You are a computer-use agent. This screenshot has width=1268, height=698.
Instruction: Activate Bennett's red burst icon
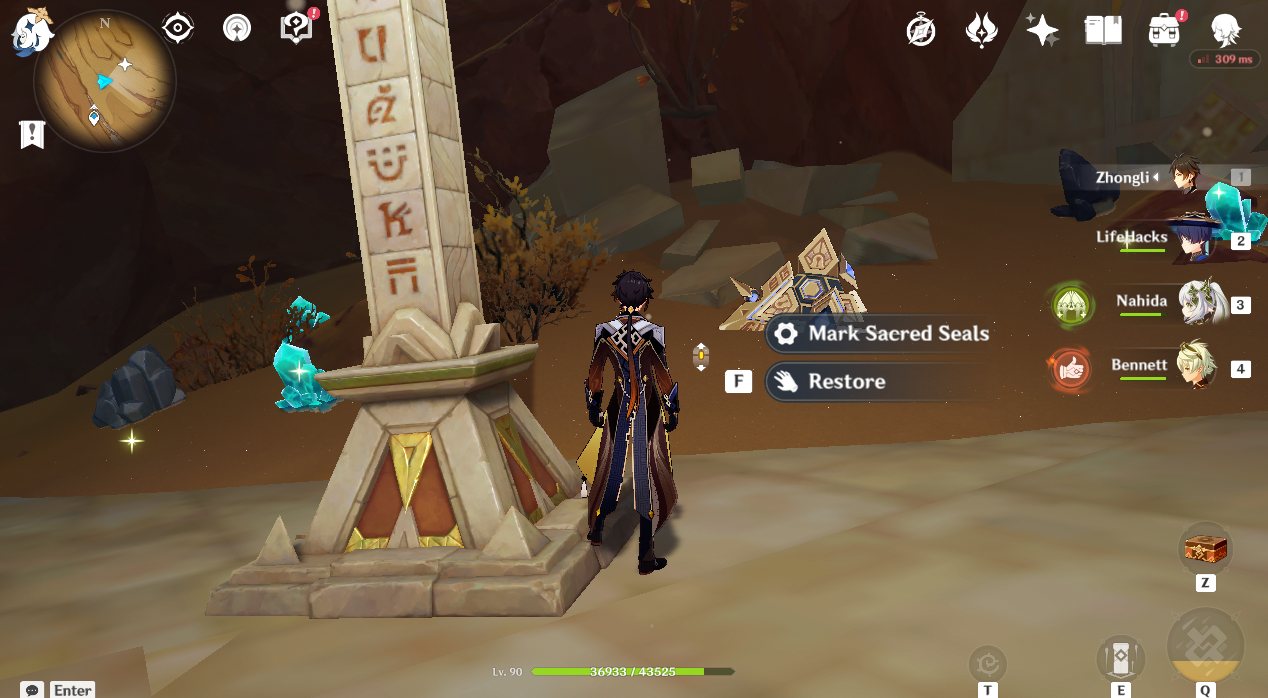point(1069,368)
